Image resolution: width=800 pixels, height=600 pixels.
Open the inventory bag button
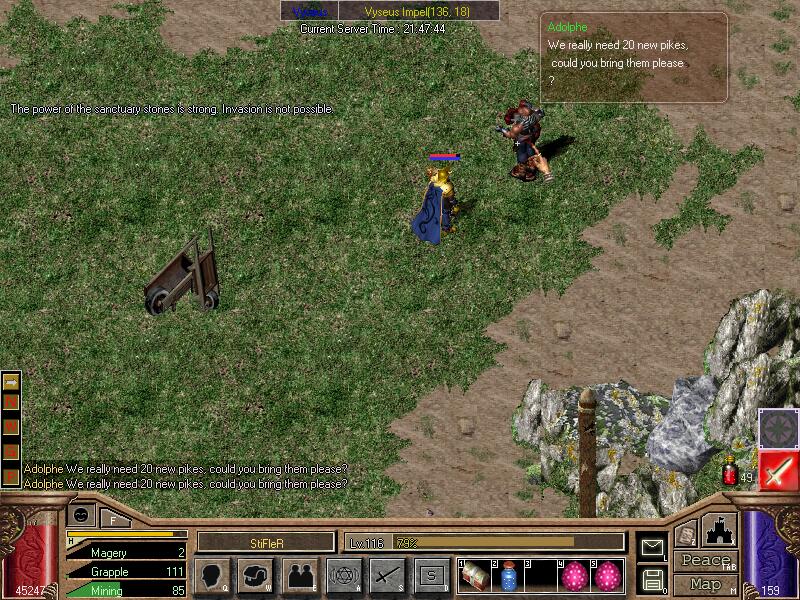(x=255, y=575)
